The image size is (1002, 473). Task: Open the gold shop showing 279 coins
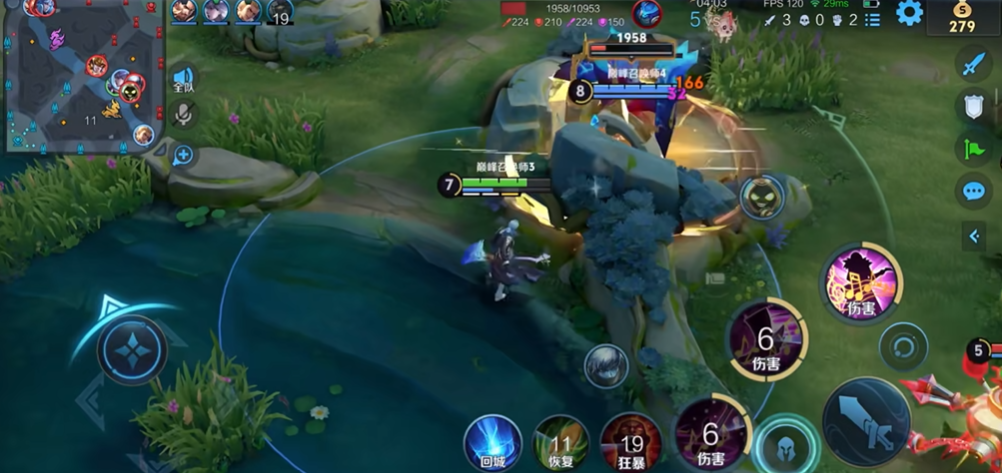(962, 17)
